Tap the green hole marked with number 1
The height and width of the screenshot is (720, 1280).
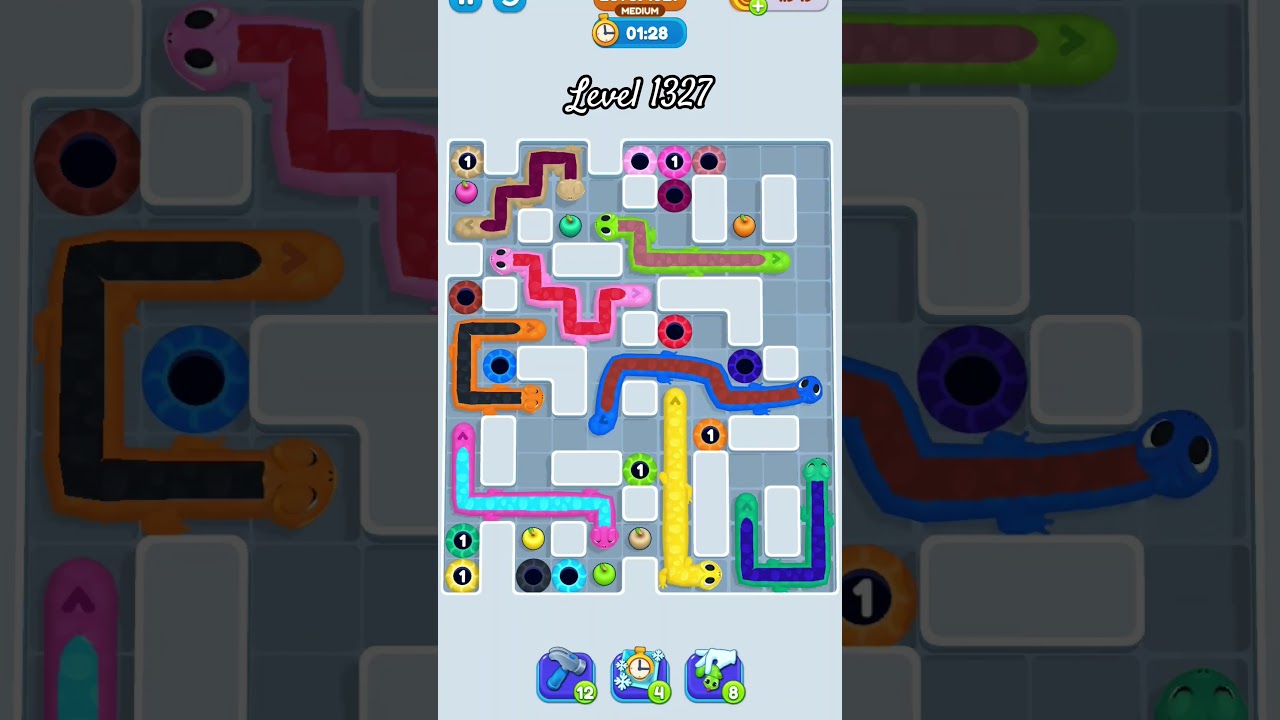point(640,470)
